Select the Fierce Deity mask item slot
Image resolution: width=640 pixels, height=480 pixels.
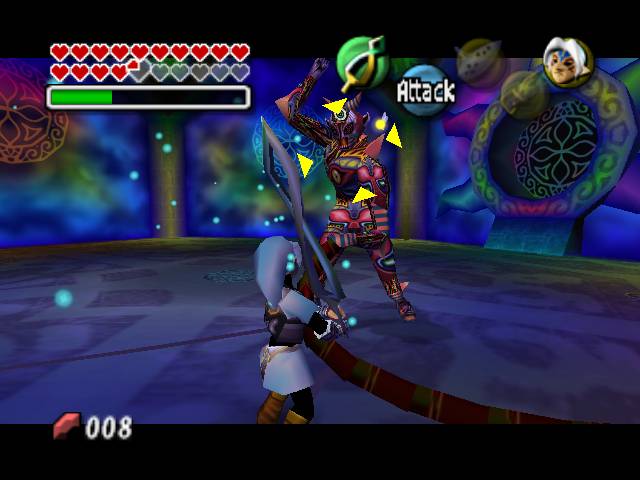coord(567,59)
